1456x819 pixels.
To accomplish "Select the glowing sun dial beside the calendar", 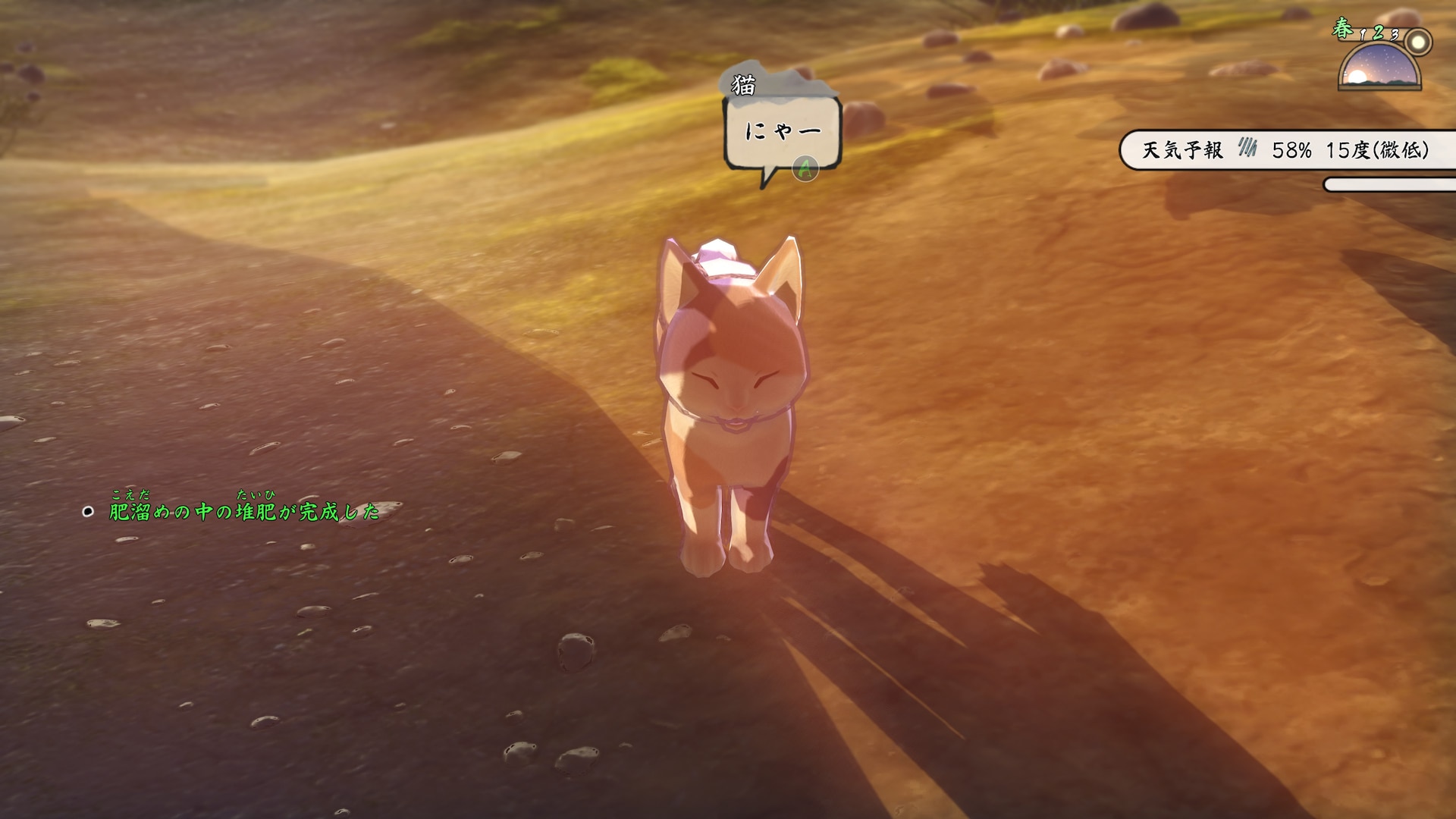I will tap(1419, 42).
